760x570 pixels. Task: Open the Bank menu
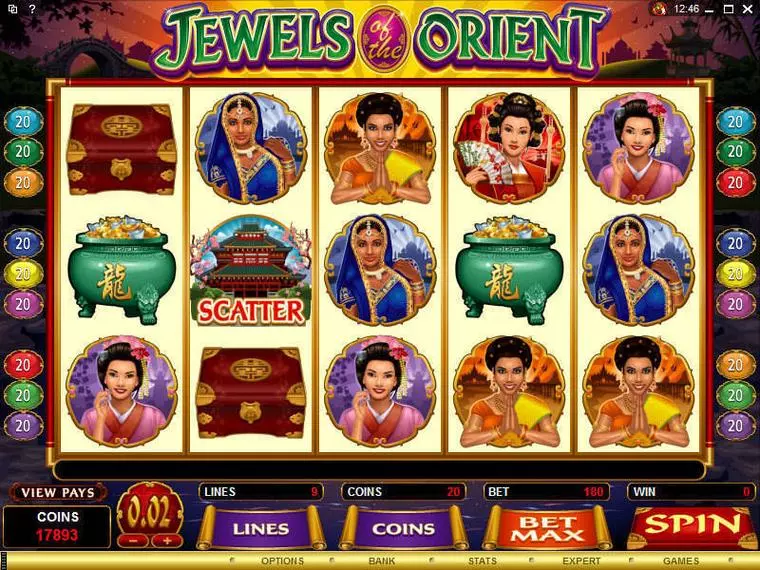click(382, 561)
